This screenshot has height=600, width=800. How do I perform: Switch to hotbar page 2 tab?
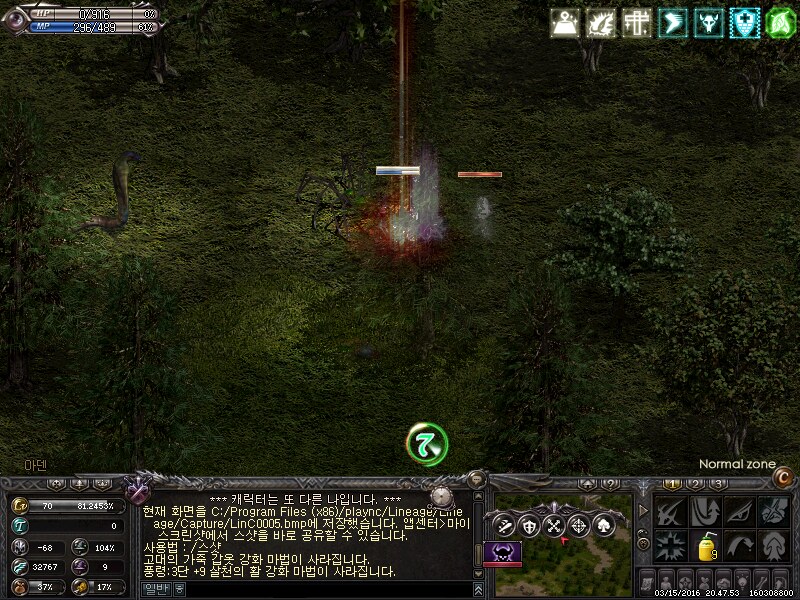[x=697, y=484]
